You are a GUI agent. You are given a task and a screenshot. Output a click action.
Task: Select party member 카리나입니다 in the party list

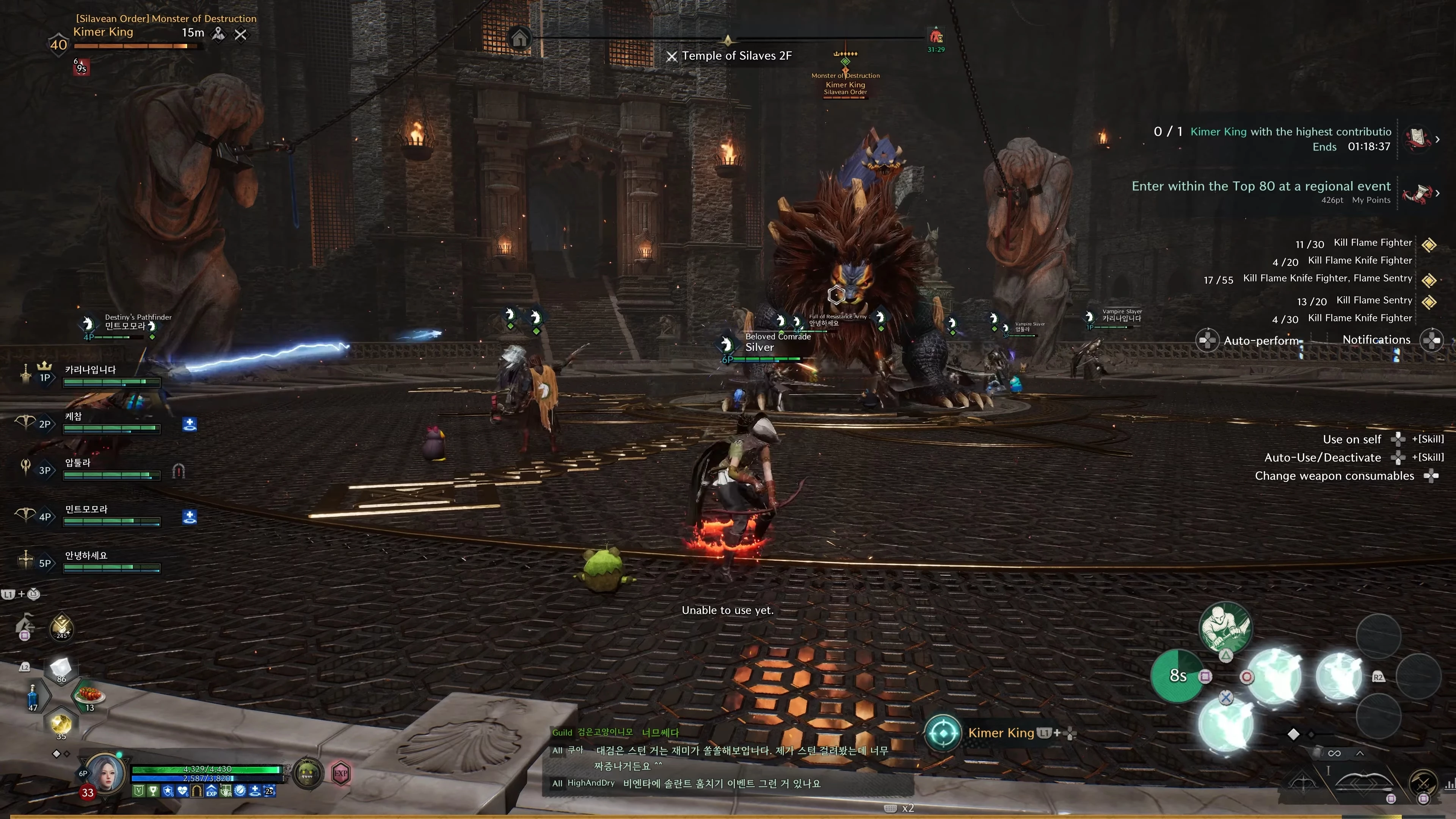pos(91,370)
